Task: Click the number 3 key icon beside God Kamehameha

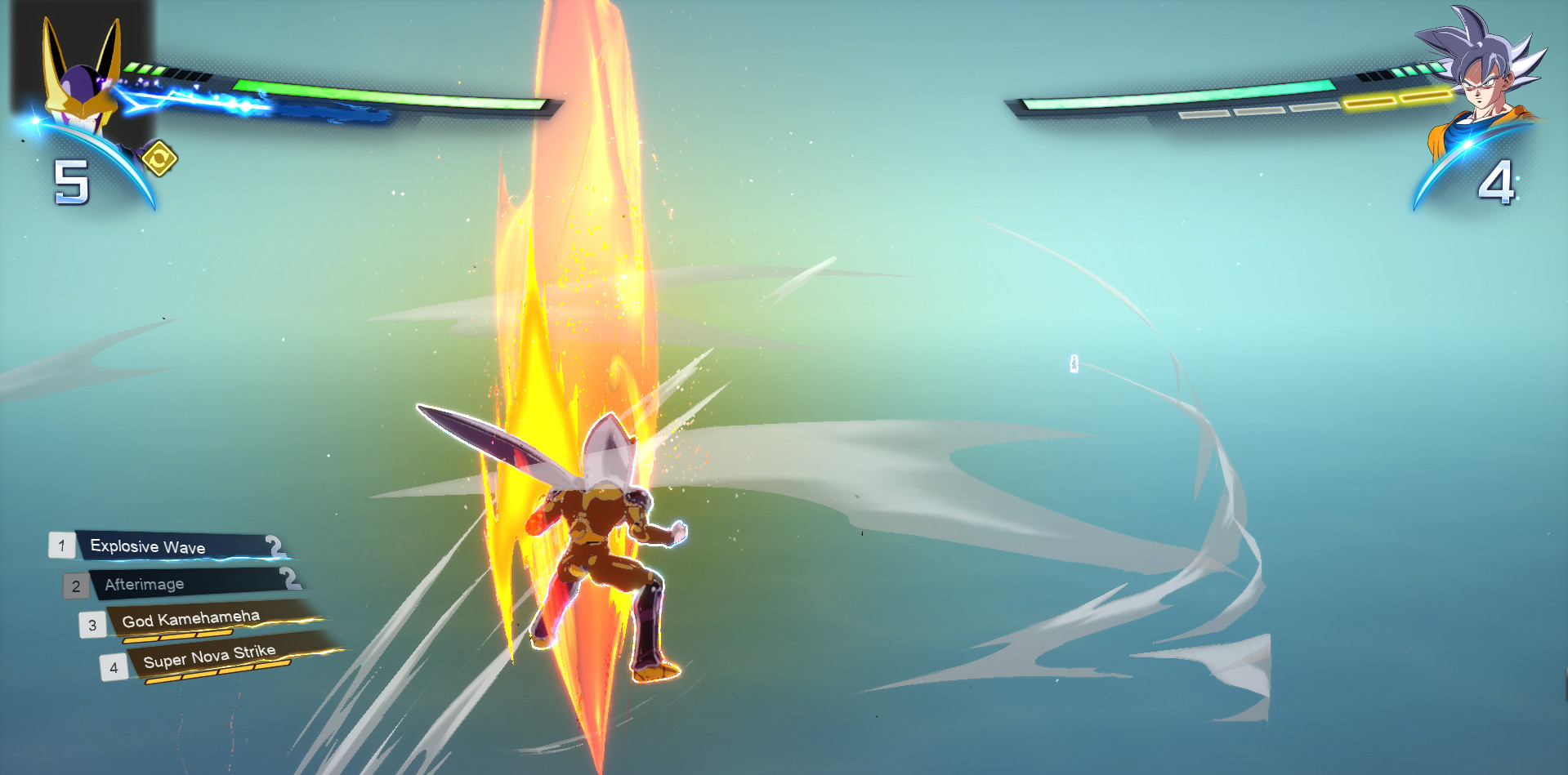Action: click(93, 624)
